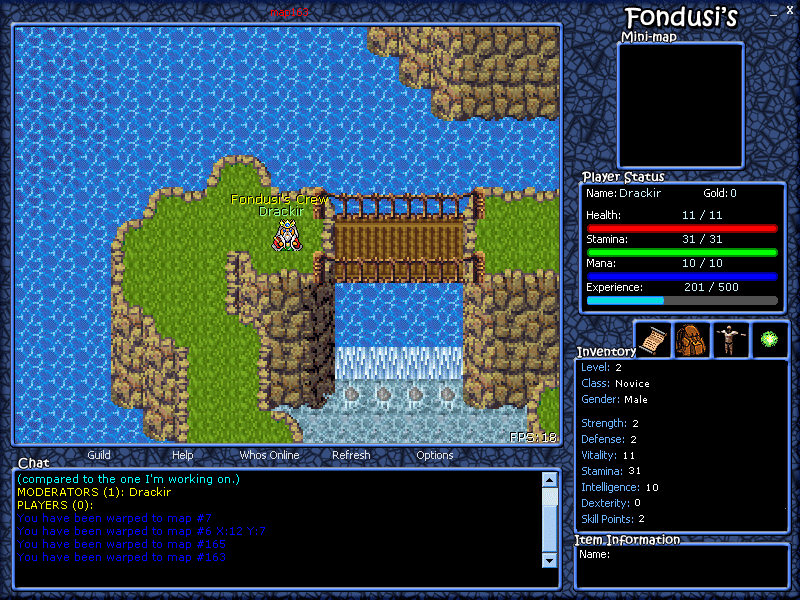Select the character figure icon

[x=731, y=340]
